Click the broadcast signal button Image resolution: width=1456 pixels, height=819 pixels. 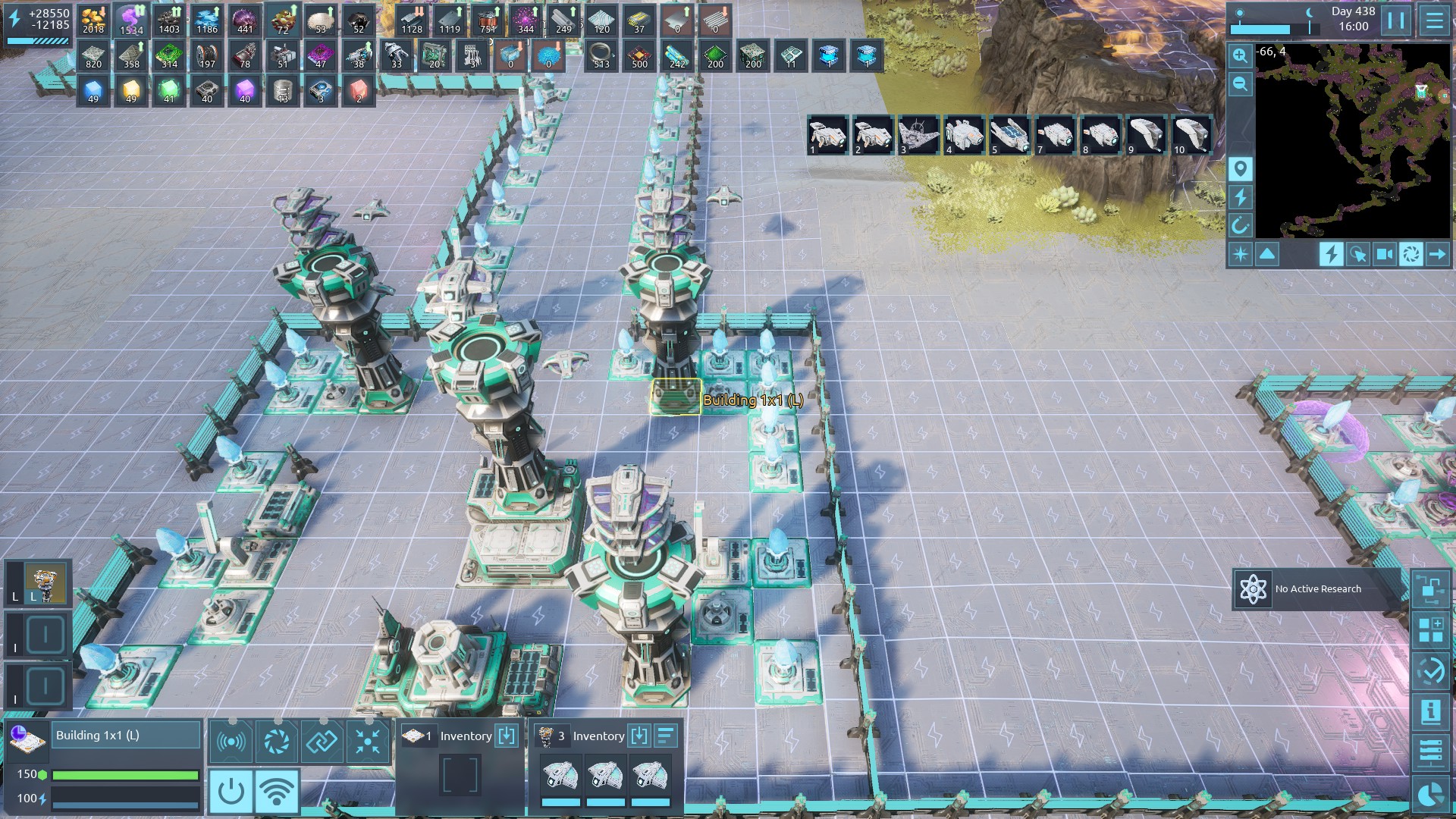[231, 741]
